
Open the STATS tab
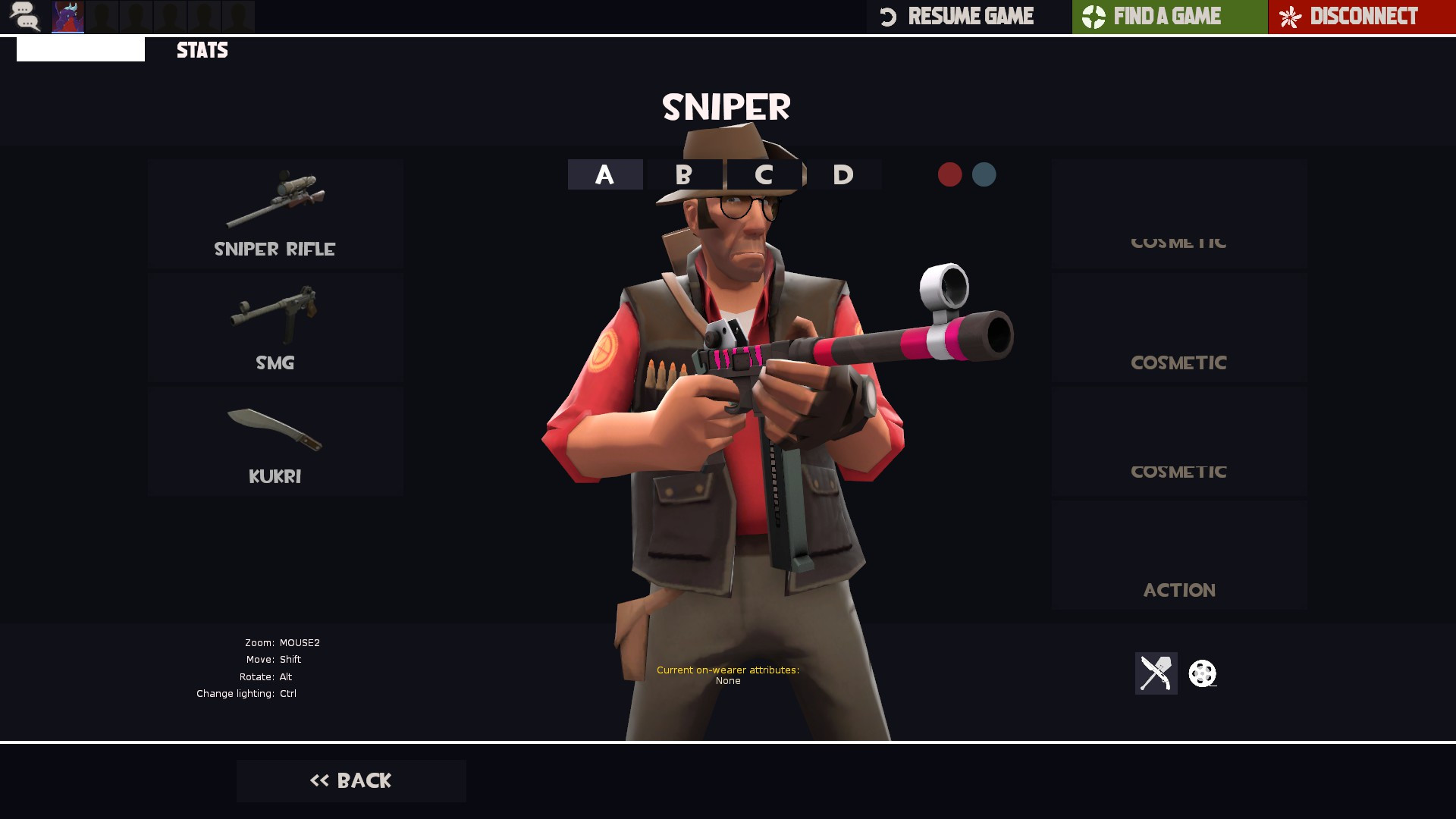point(202,50)
